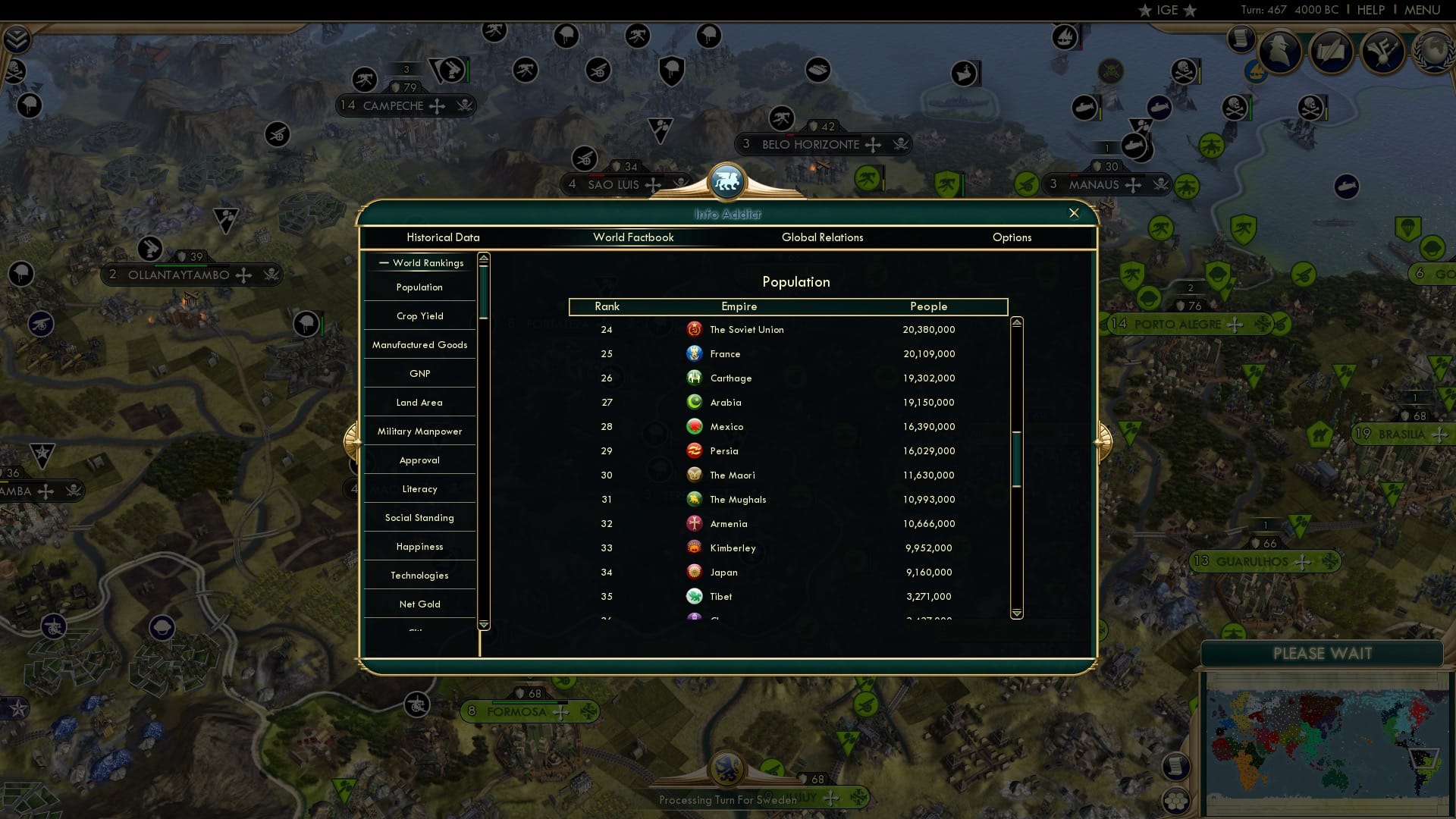Click the Arabia empire icon
Image resolution: width=1456 pixels, height=819 pixels.
[x=695, y=402]
